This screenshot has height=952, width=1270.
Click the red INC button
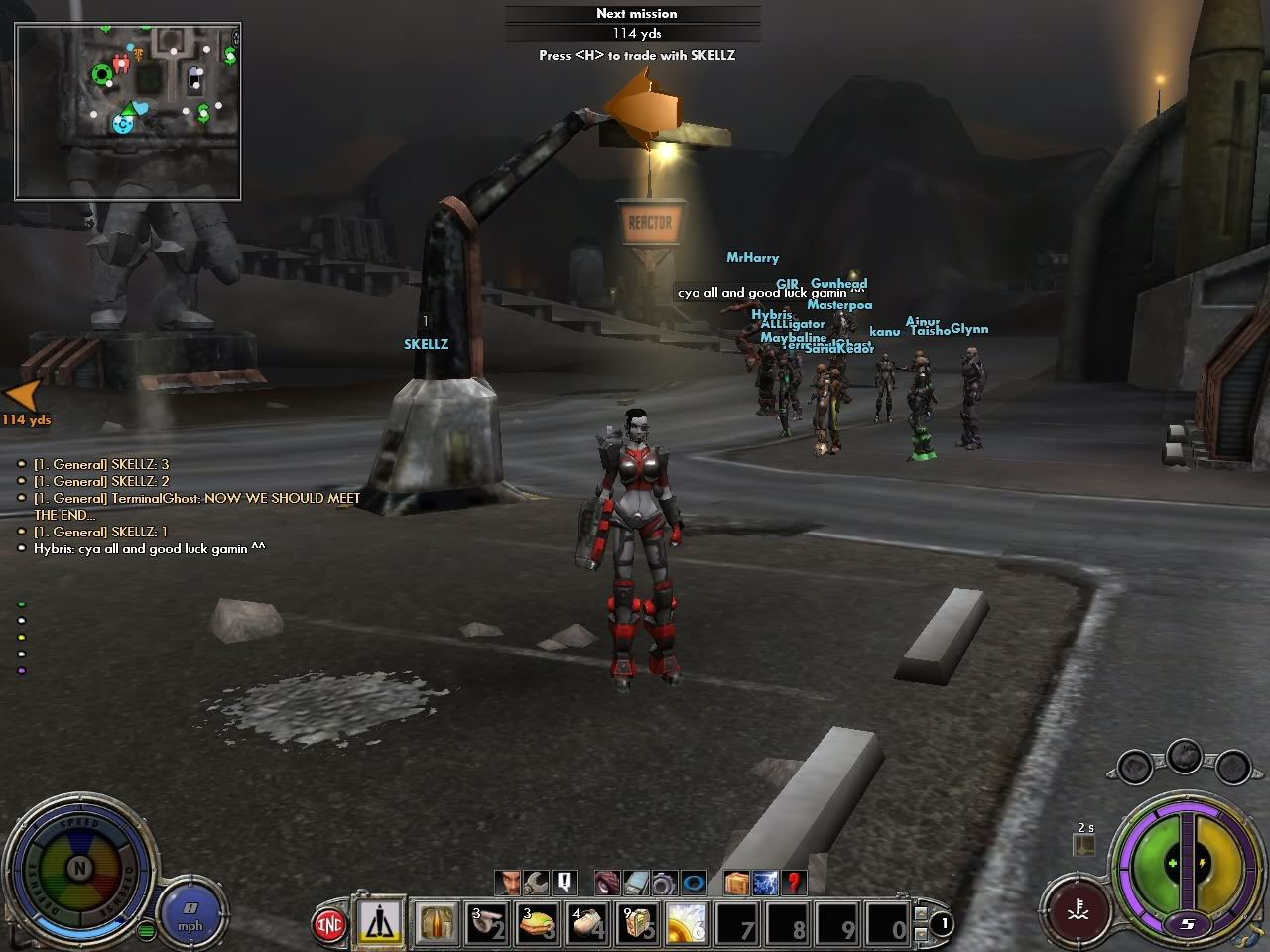click(329, 924)
